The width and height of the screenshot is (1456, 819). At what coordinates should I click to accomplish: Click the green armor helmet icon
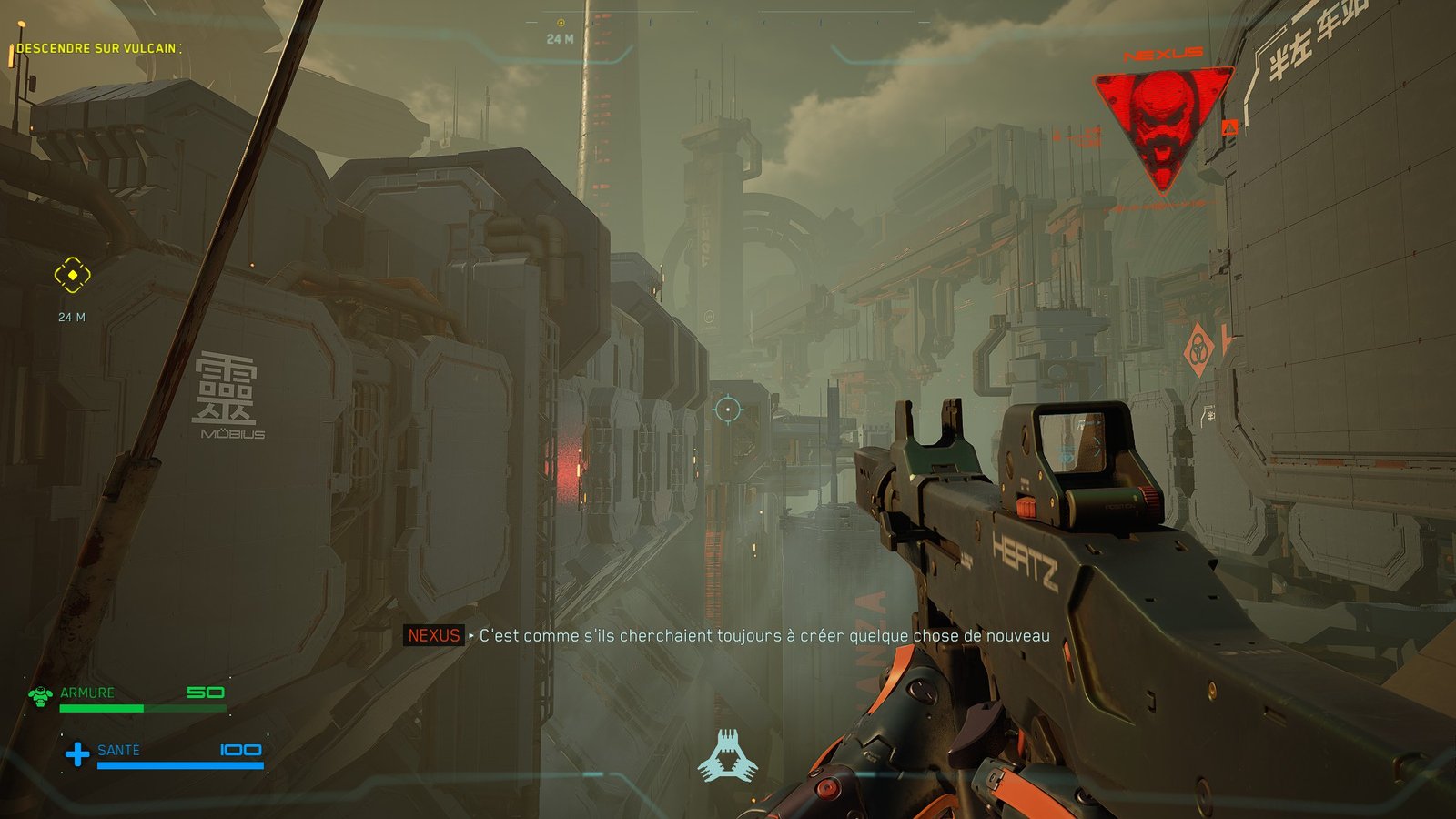pos(40,697)
